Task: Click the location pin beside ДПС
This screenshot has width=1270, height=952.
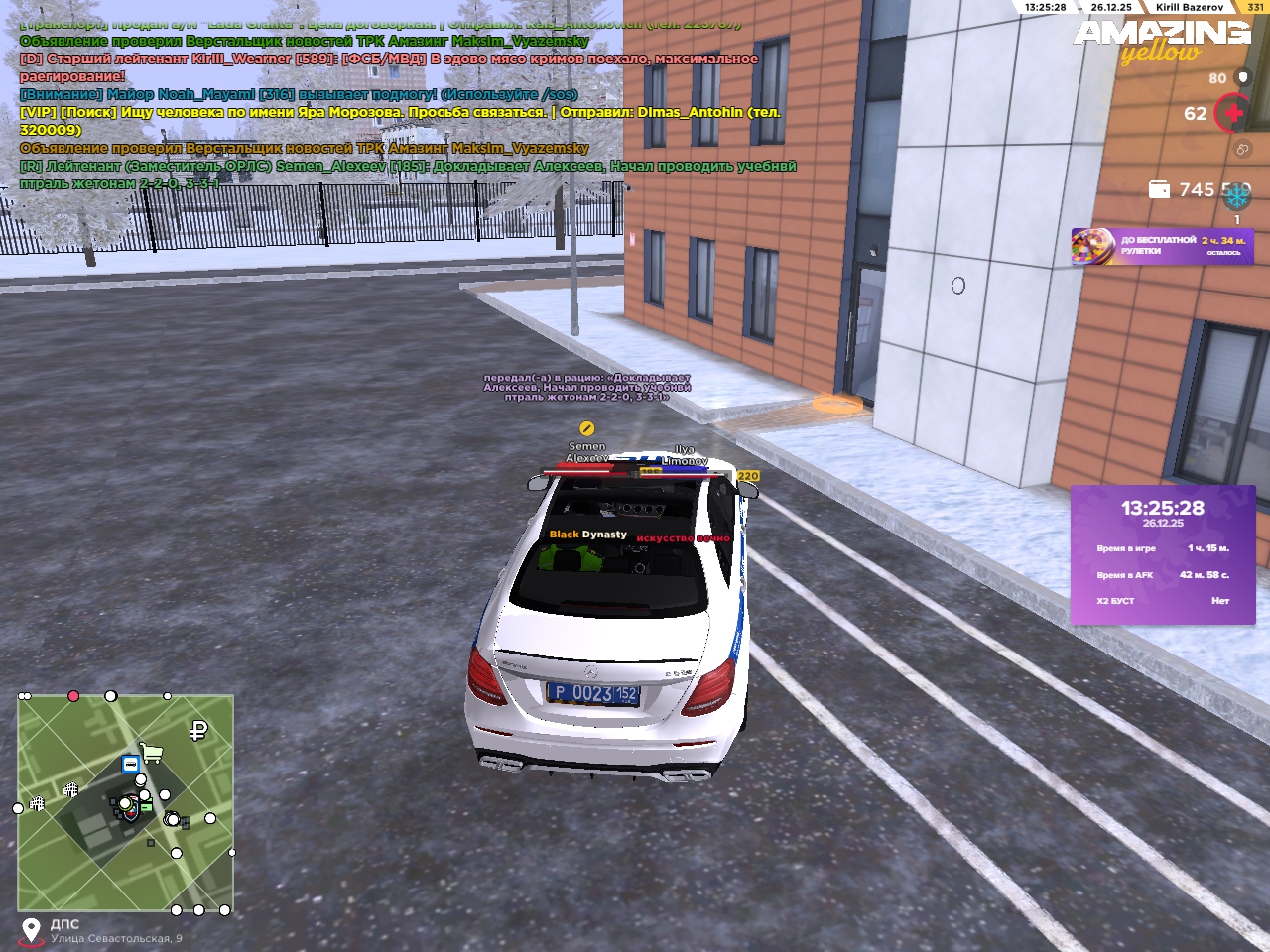Action: click(x=32, y=930)
